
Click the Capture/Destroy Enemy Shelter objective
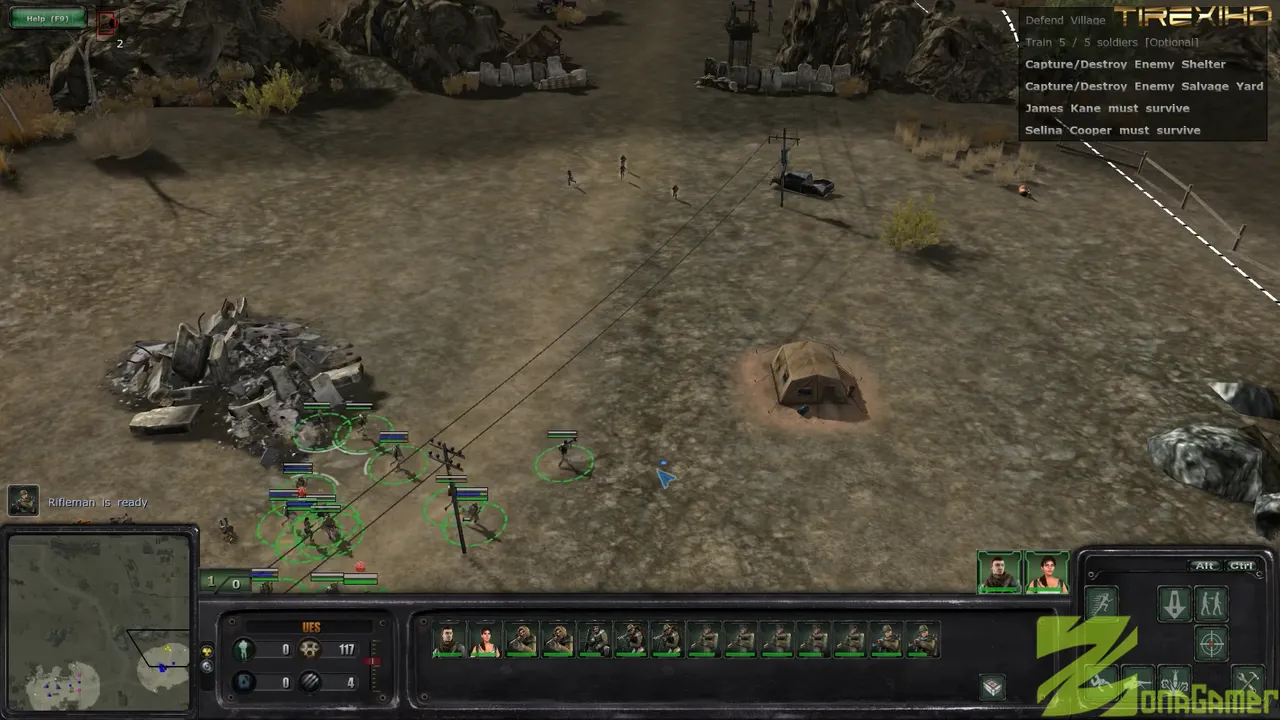1124,64
